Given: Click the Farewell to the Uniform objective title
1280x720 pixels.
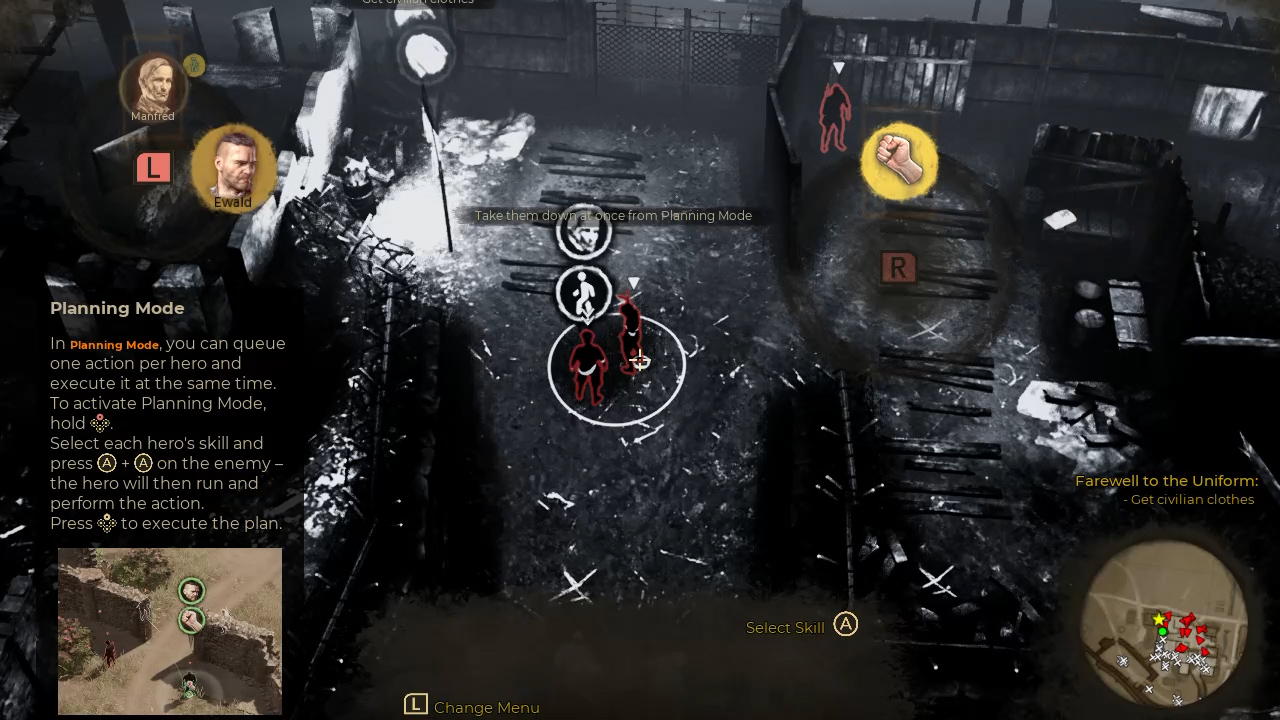Looking at the screenshot, I should 1166,480.
